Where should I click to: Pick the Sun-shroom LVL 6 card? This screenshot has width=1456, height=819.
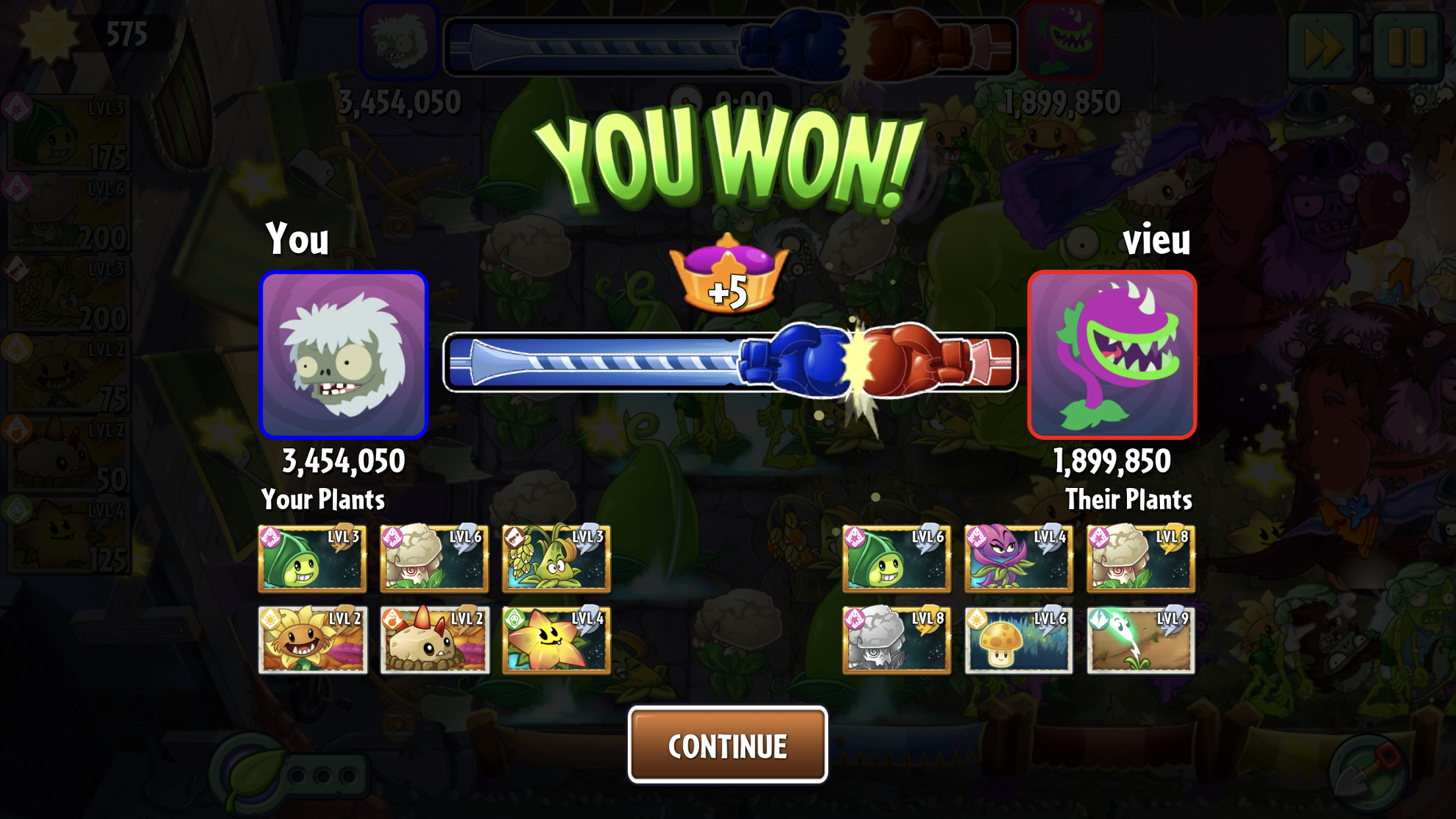pyautogui.click(x=1018, y=640)
